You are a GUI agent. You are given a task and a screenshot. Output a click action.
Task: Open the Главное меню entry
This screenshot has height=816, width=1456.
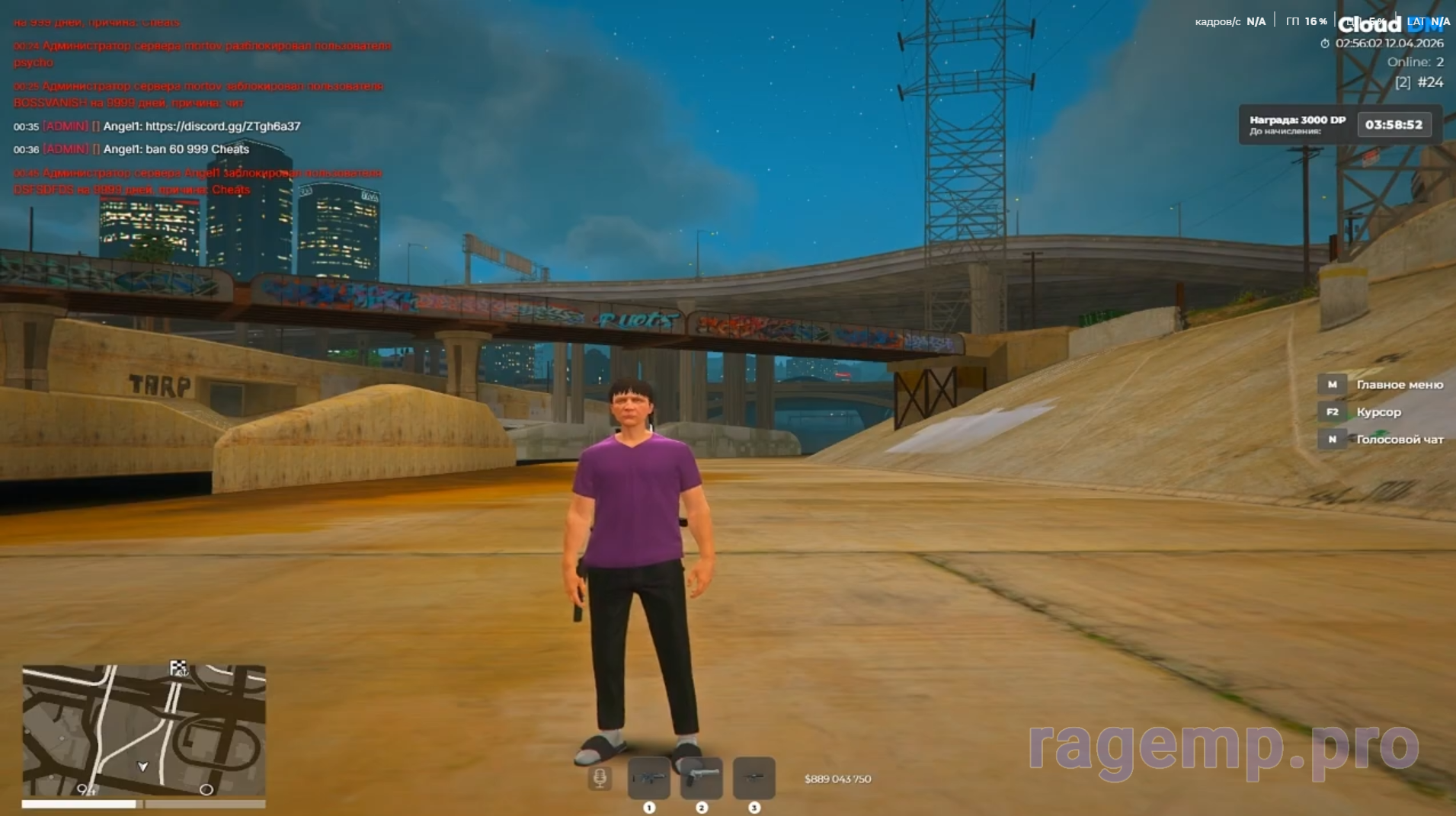click(1399, 385)
